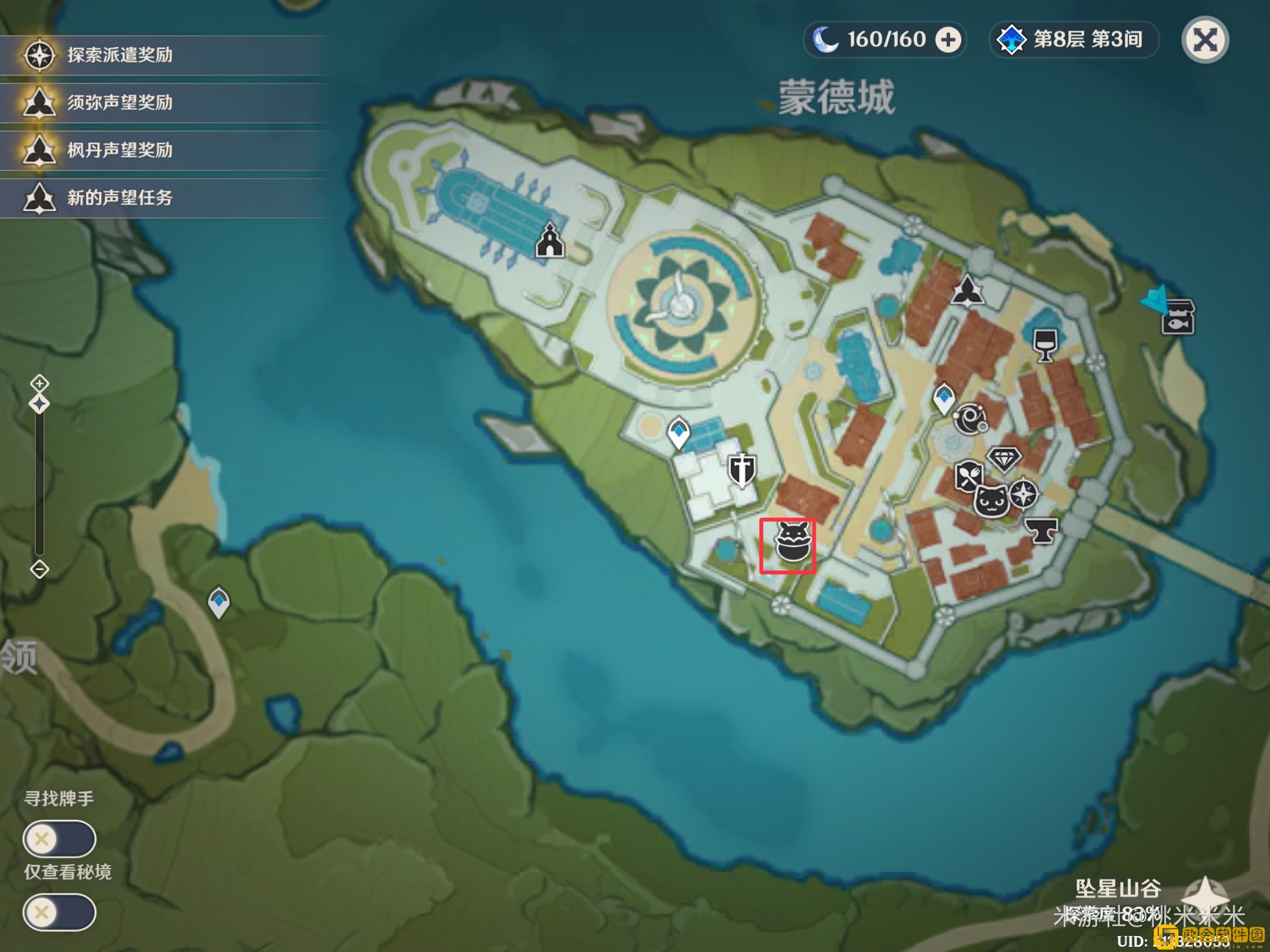The width and height of the screenshot is (1270, 952).
Task: Open Spiral Abyss 第8层 第3间 indicator
Action: tap(1073, 40)
